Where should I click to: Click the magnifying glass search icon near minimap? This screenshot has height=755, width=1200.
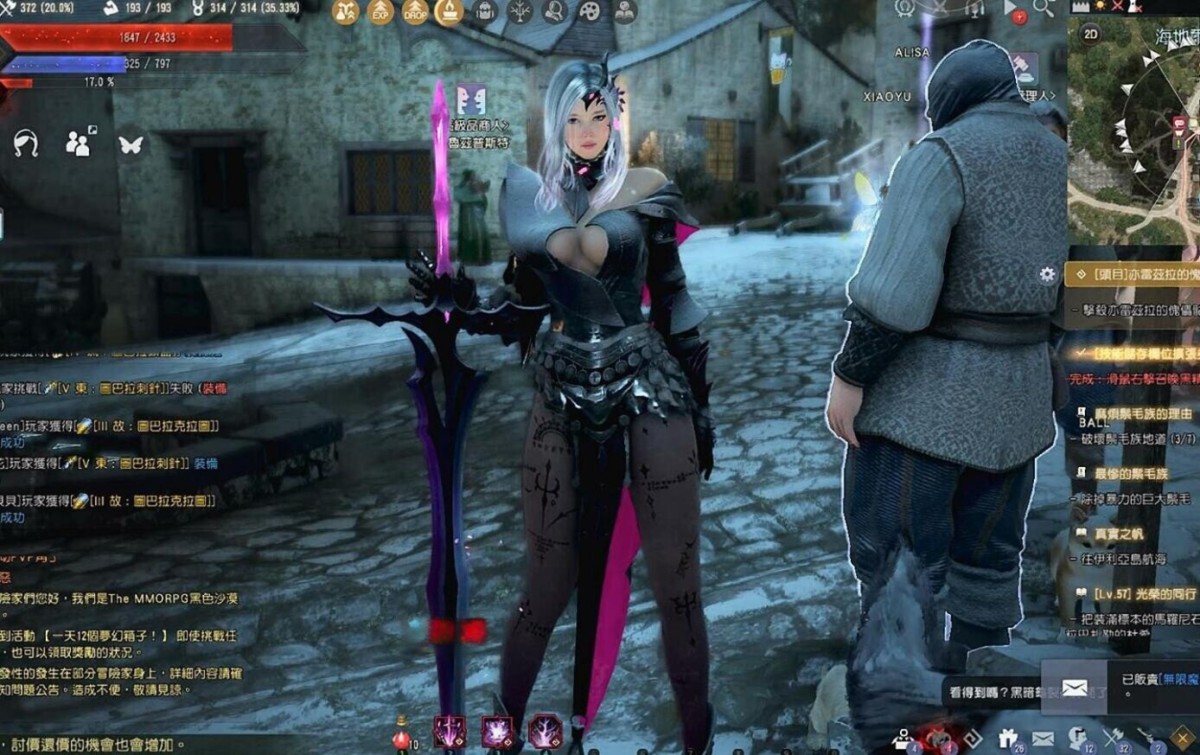tap(1043, 9)
